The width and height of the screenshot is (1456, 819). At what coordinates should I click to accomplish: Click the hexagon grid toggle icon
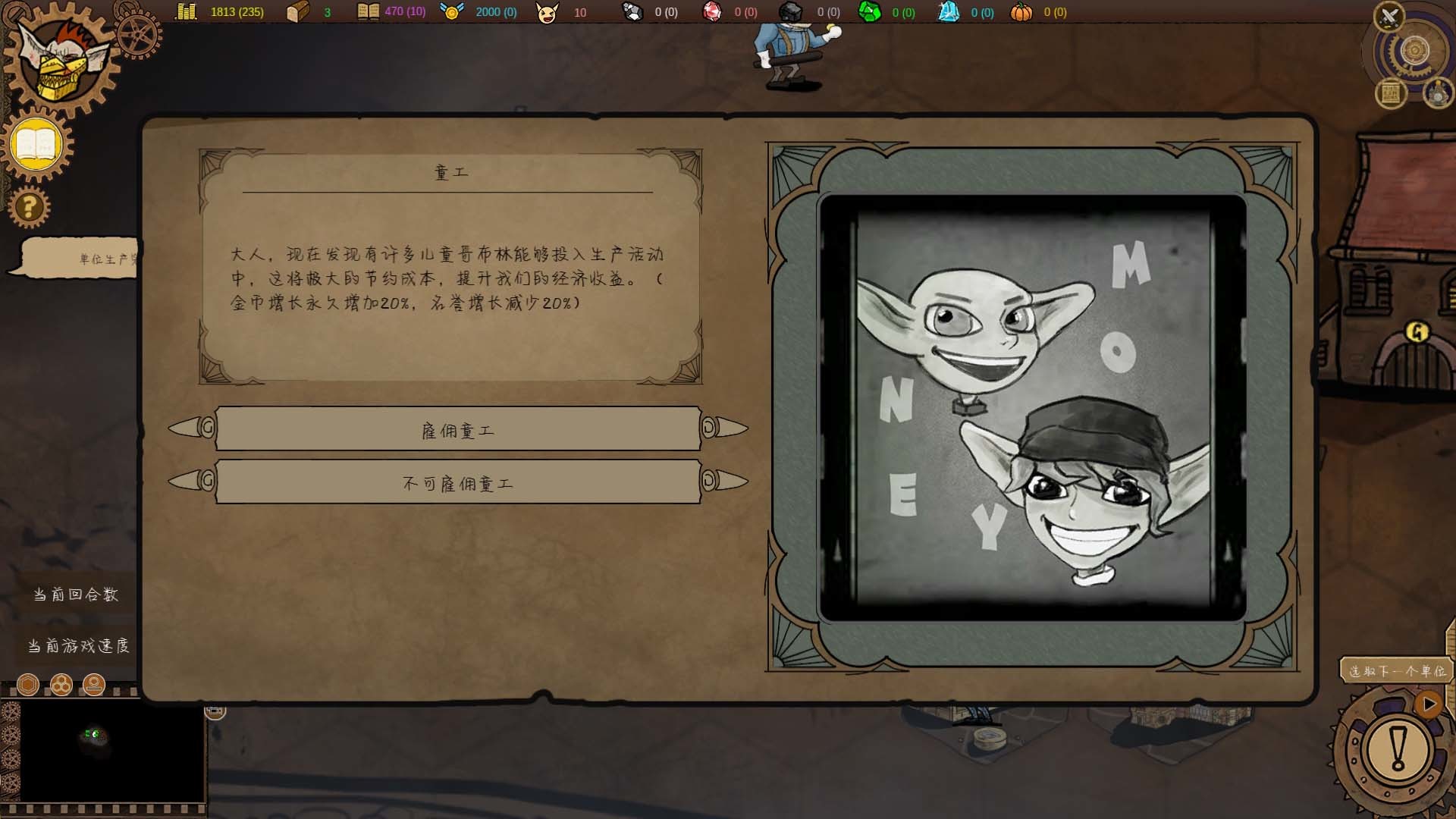29,684
